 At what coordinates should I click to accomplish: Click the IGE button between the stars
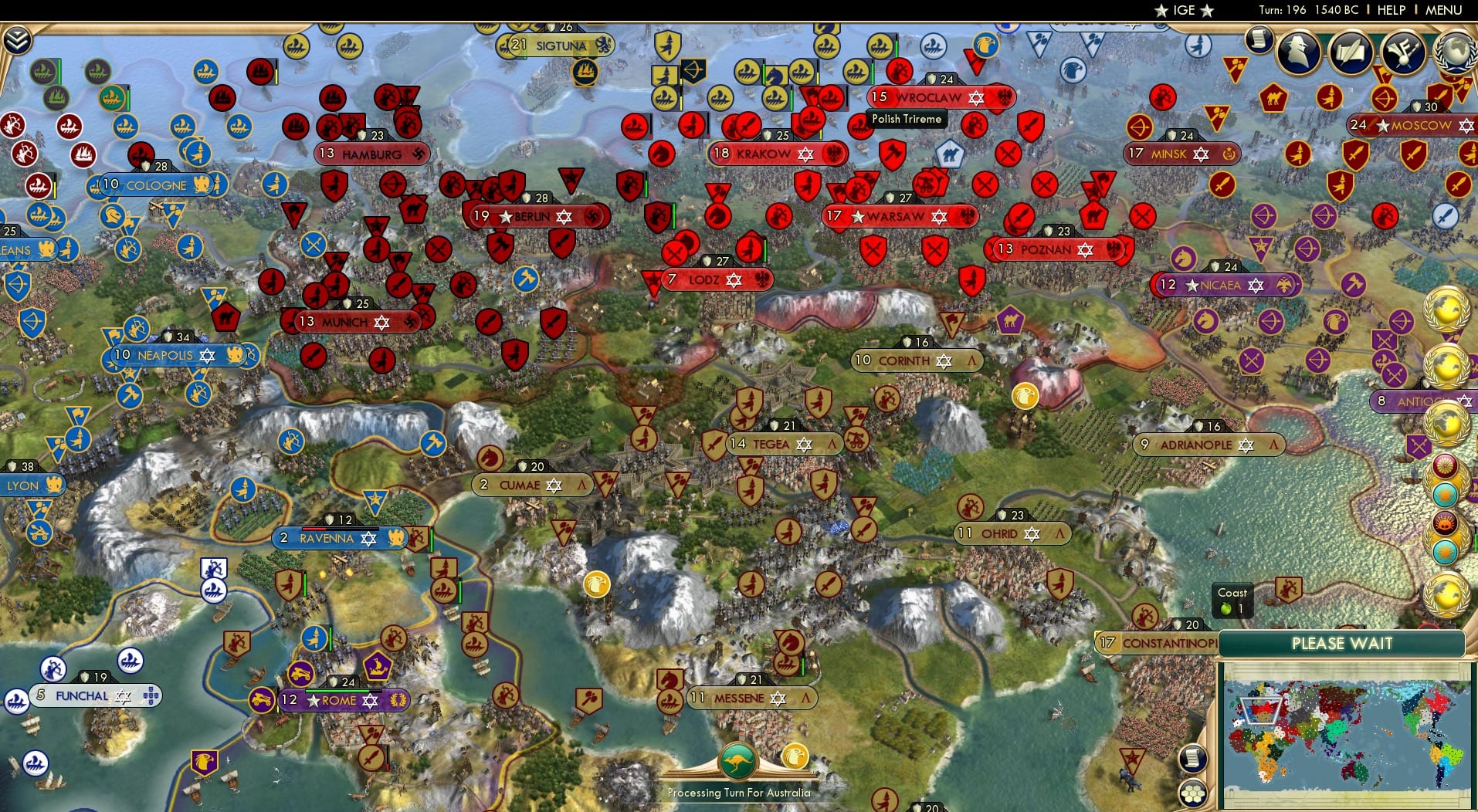1183,10
